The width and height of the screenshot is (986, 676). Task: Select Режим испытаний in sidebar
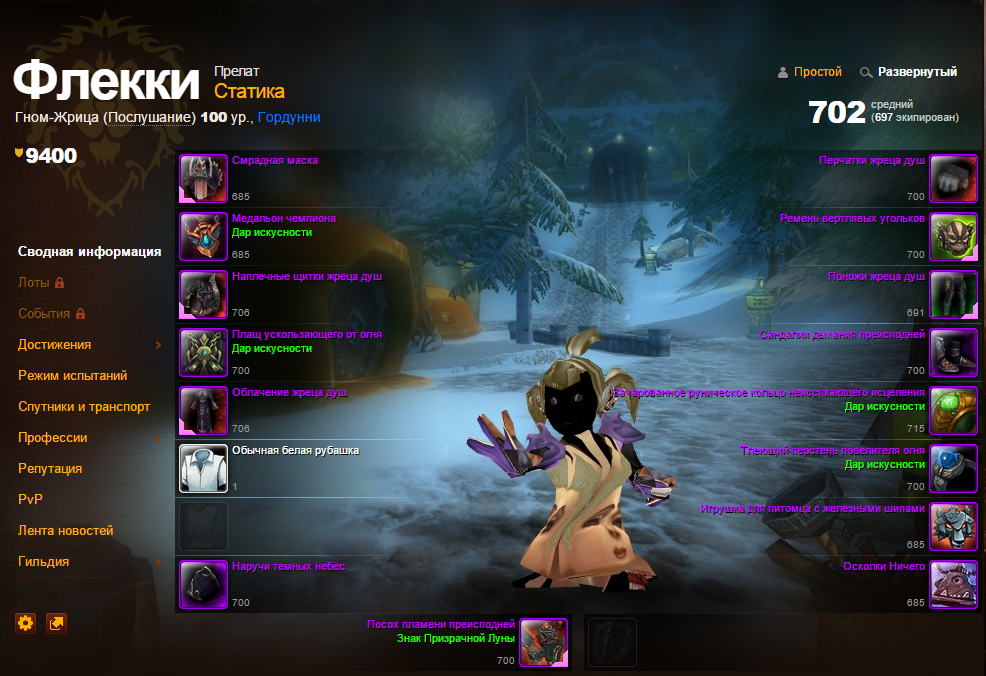tap(72, 376)
